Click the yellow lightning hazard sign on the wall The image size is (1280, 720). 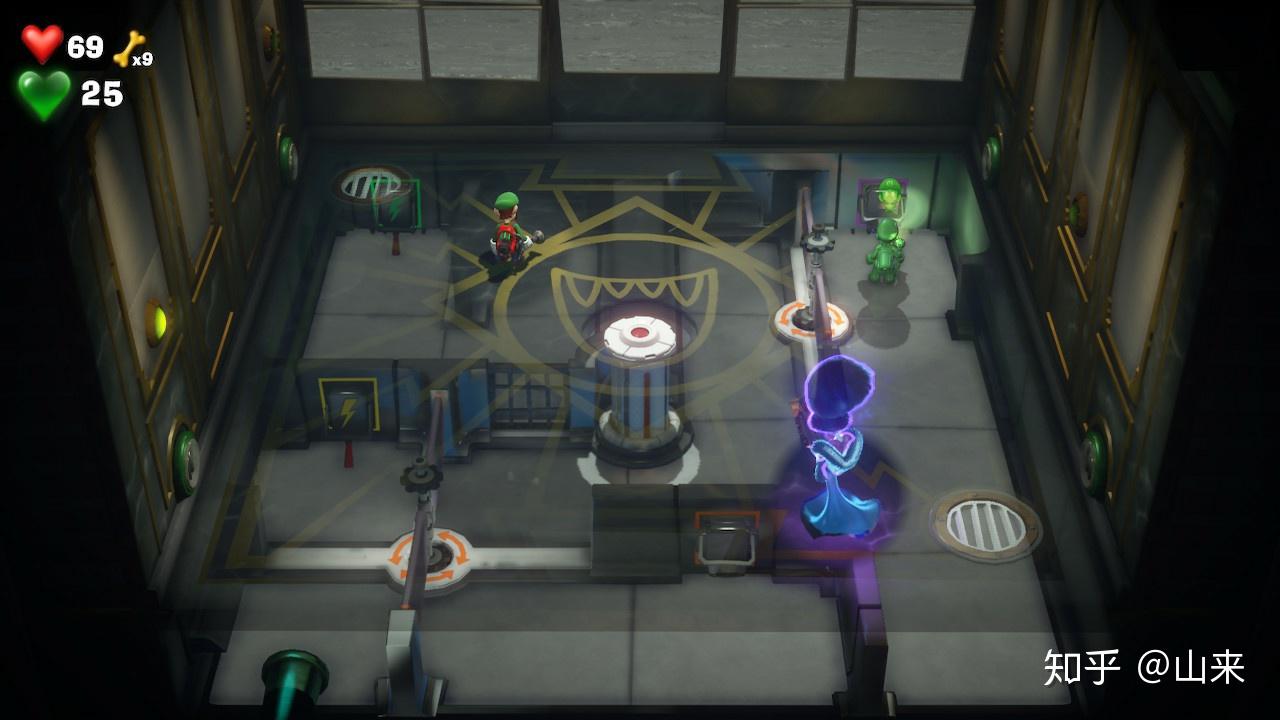(x=347, y=403)
